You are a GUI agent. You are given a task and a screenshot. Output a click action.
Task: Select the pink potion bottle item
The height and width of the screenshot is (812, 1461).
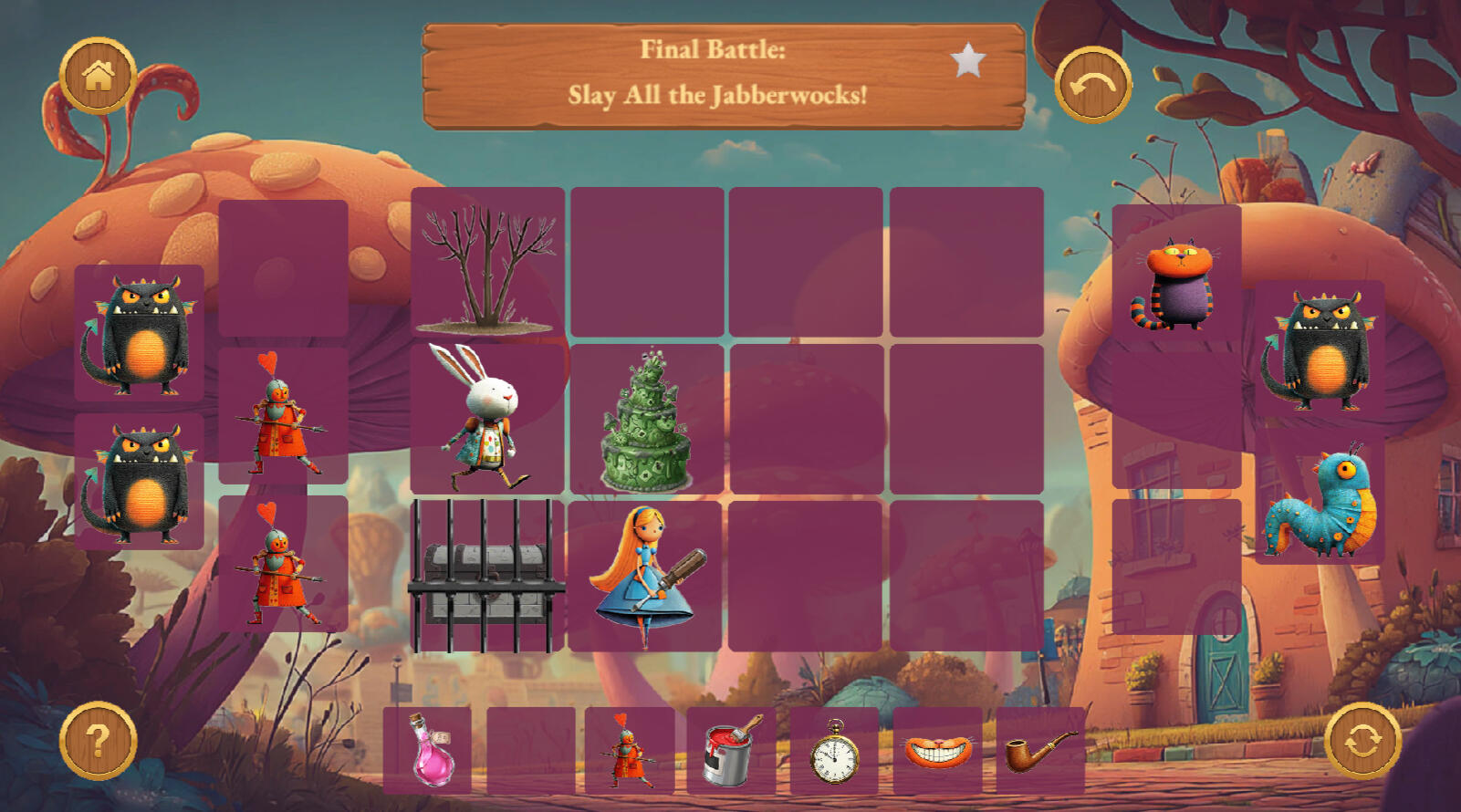click(x=429, y=750)
